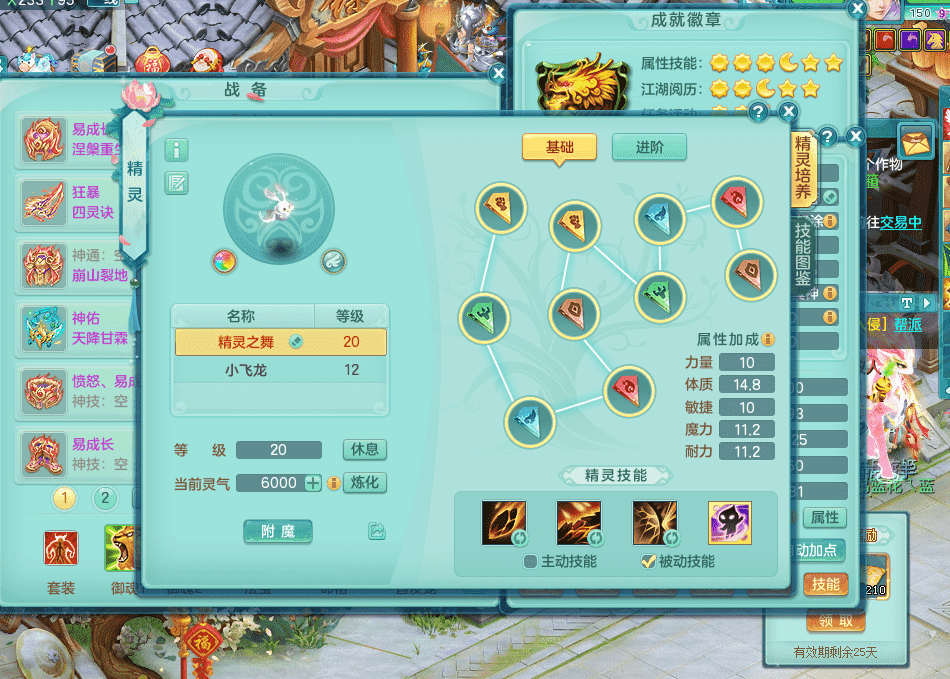Viewport: 950px width, 679px height.
Task: Click the 休息 button
Action: [x=364, y=450]
